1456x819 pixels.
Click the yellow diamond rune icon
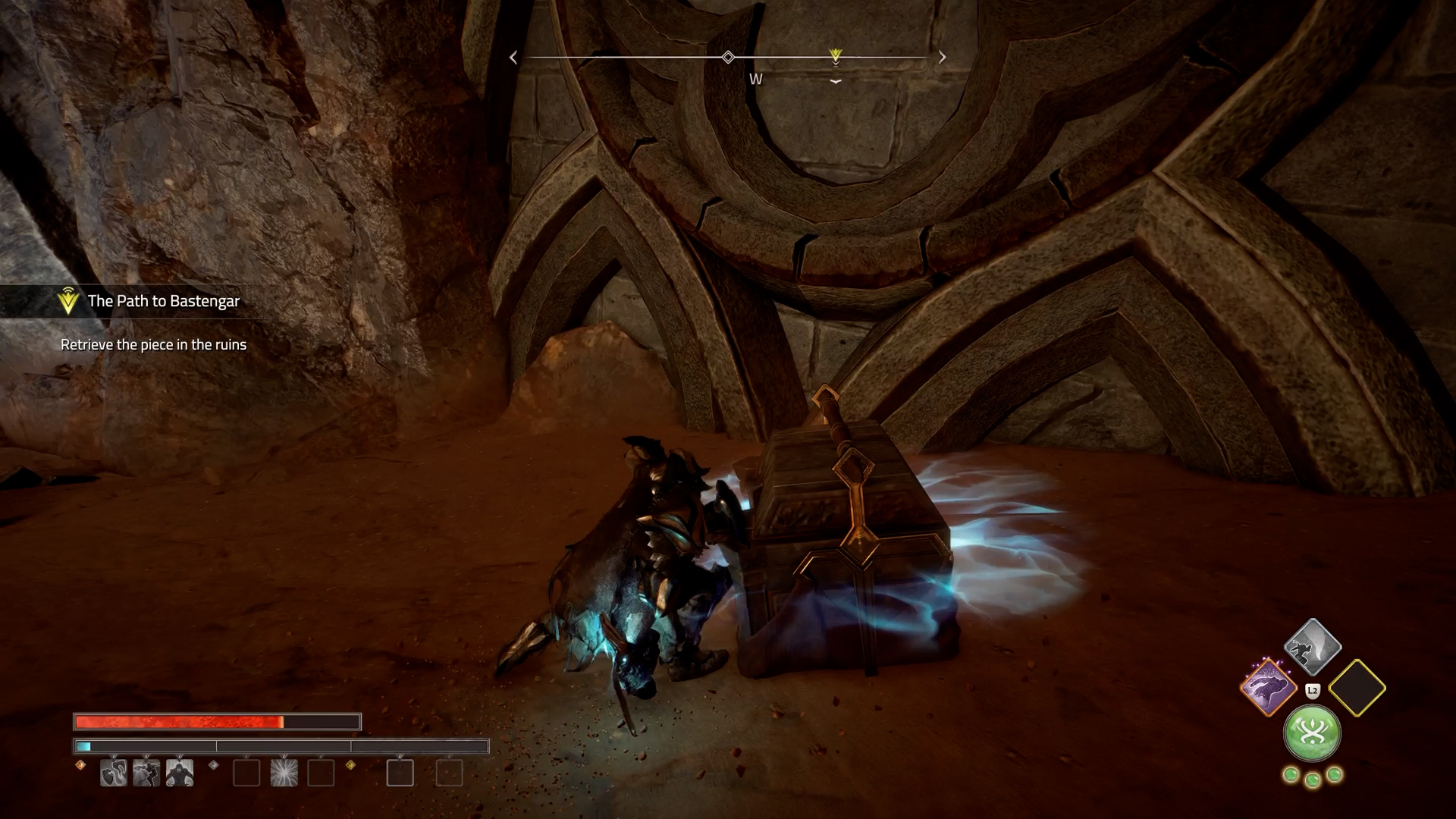click(350, 765)
